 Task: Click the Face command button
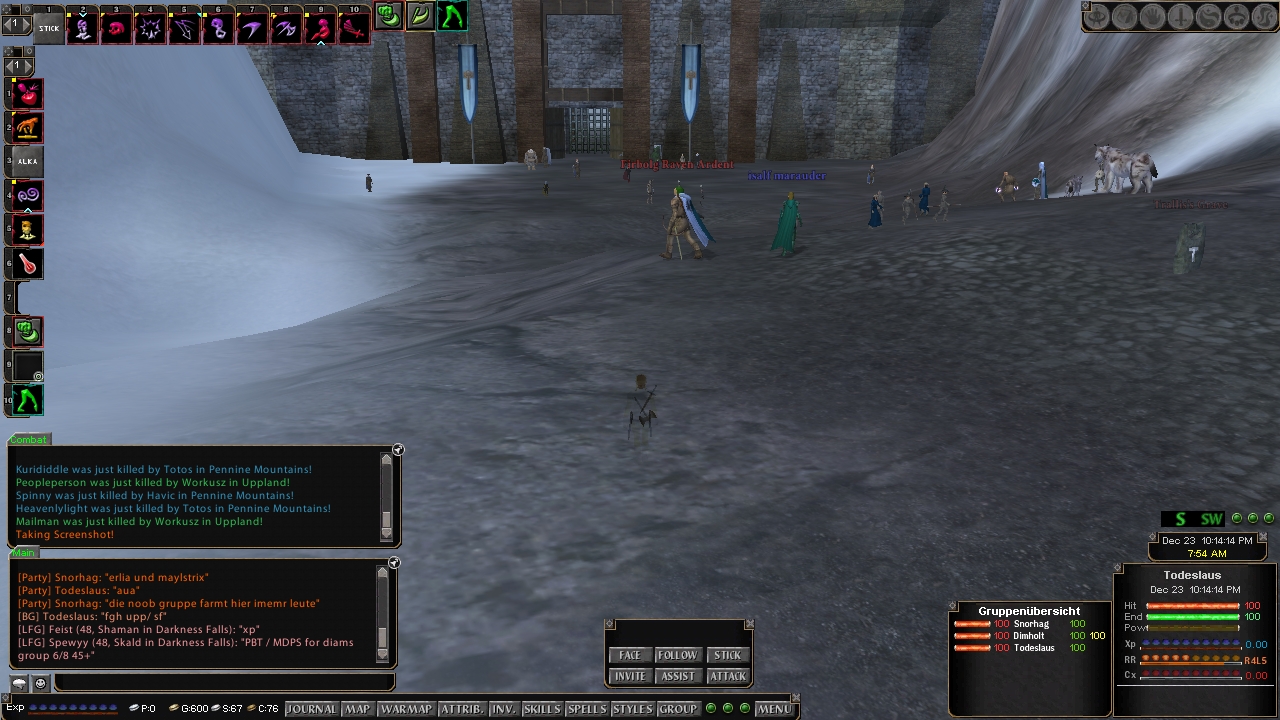pos(630,655)
